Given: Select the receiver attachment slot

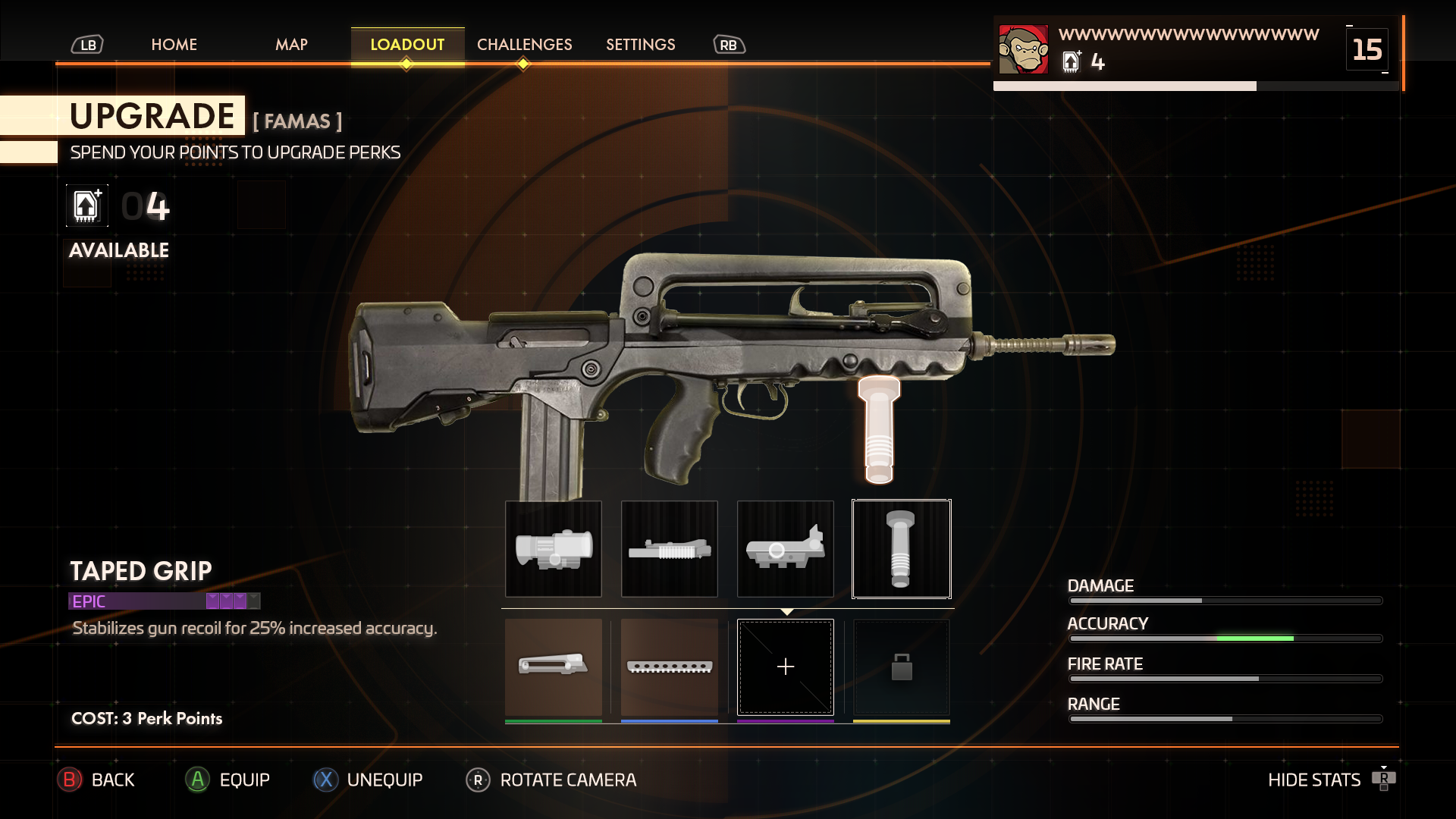Looking at the screenshot, I should pyautogui.click(x=786, y=548).
